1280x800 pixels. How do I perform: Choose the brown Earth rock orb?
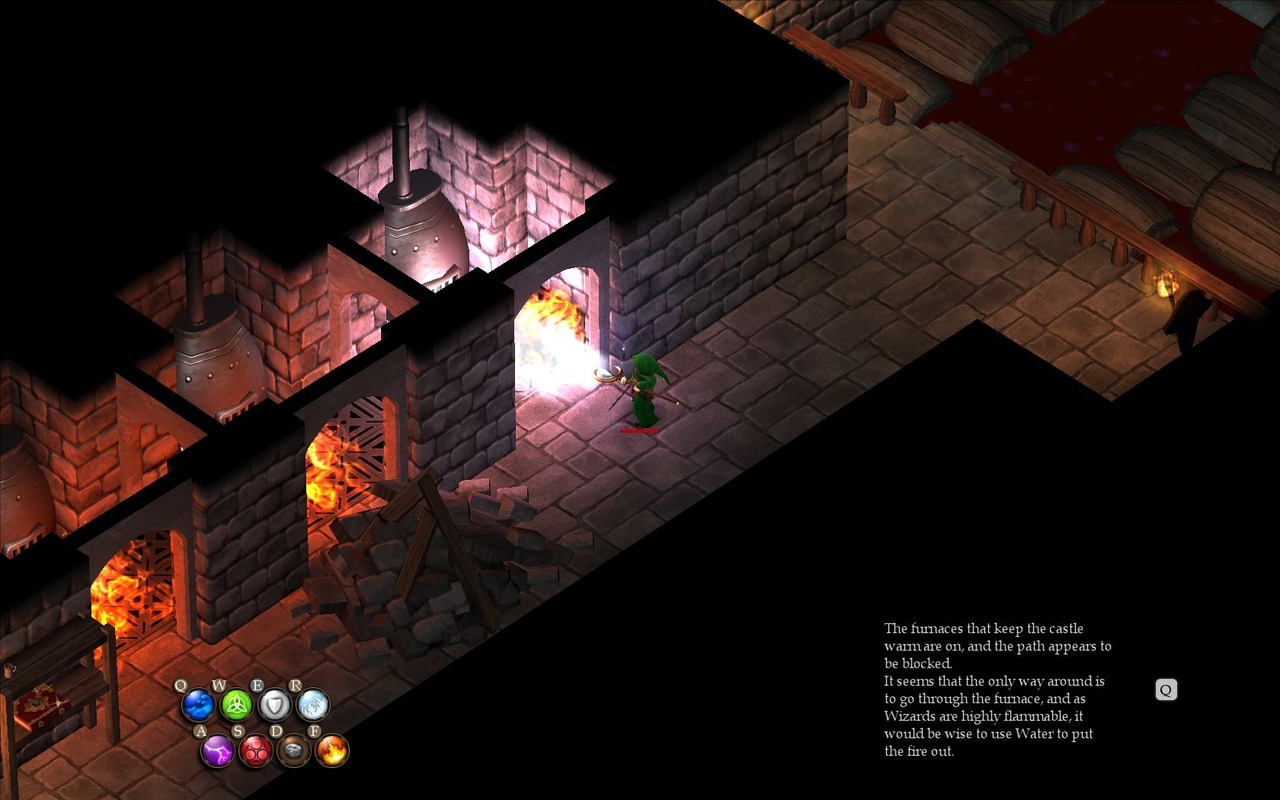[294, 750]
